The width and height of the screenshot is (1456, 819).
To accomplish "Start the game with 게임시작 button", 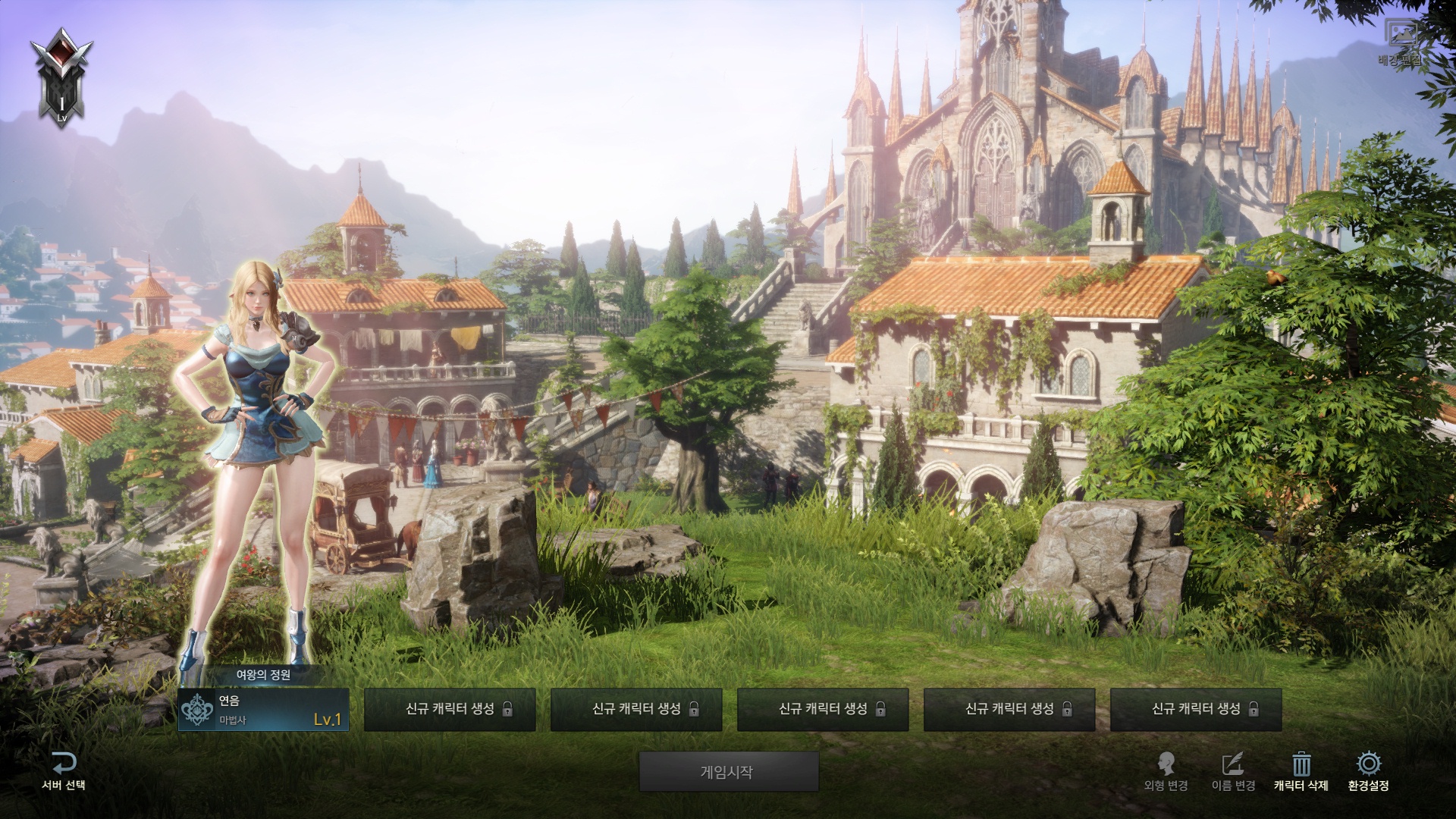I will pyautogui.click(x=728, y=772).
